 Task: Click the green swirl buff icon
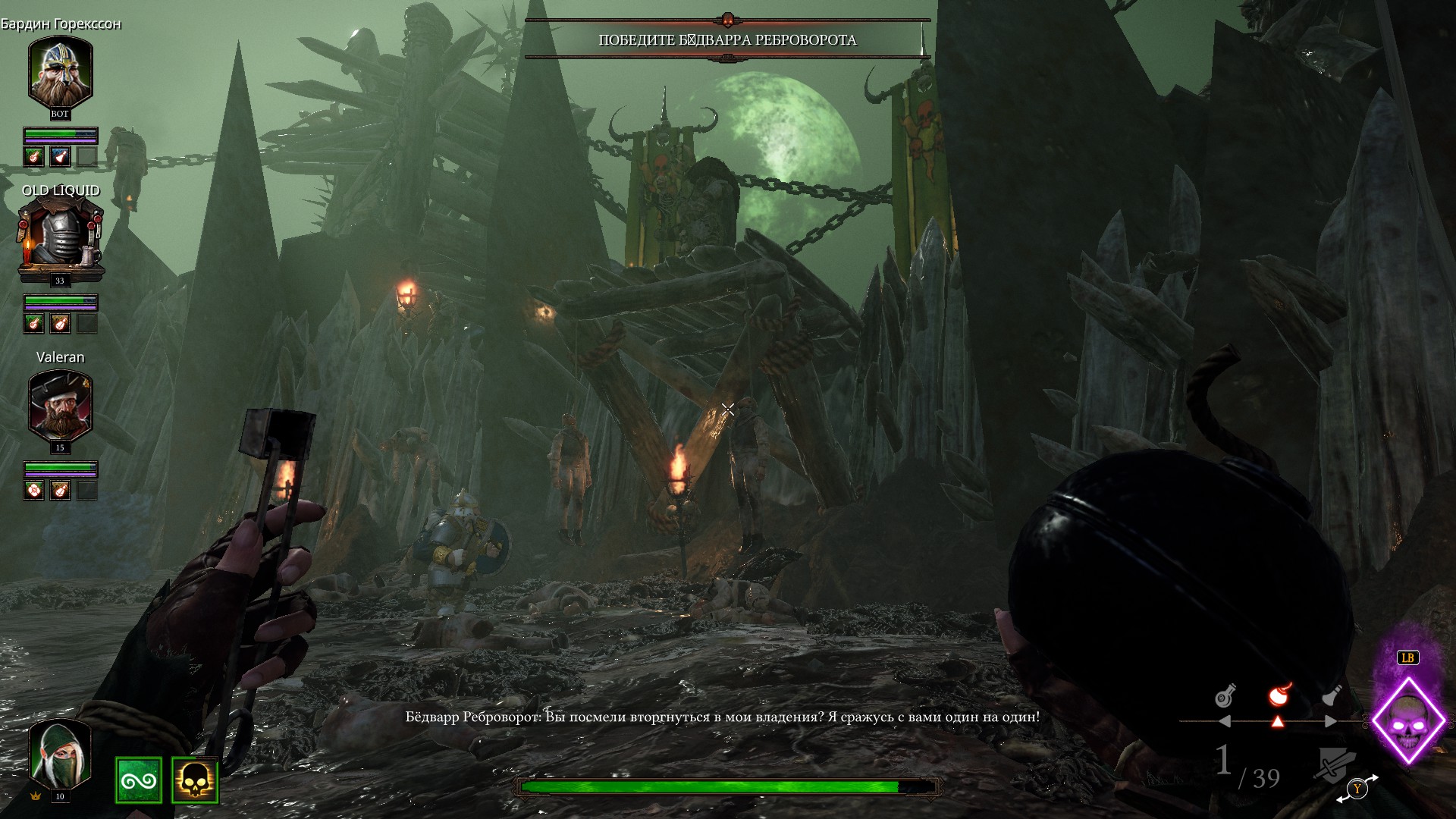point(139,780)
